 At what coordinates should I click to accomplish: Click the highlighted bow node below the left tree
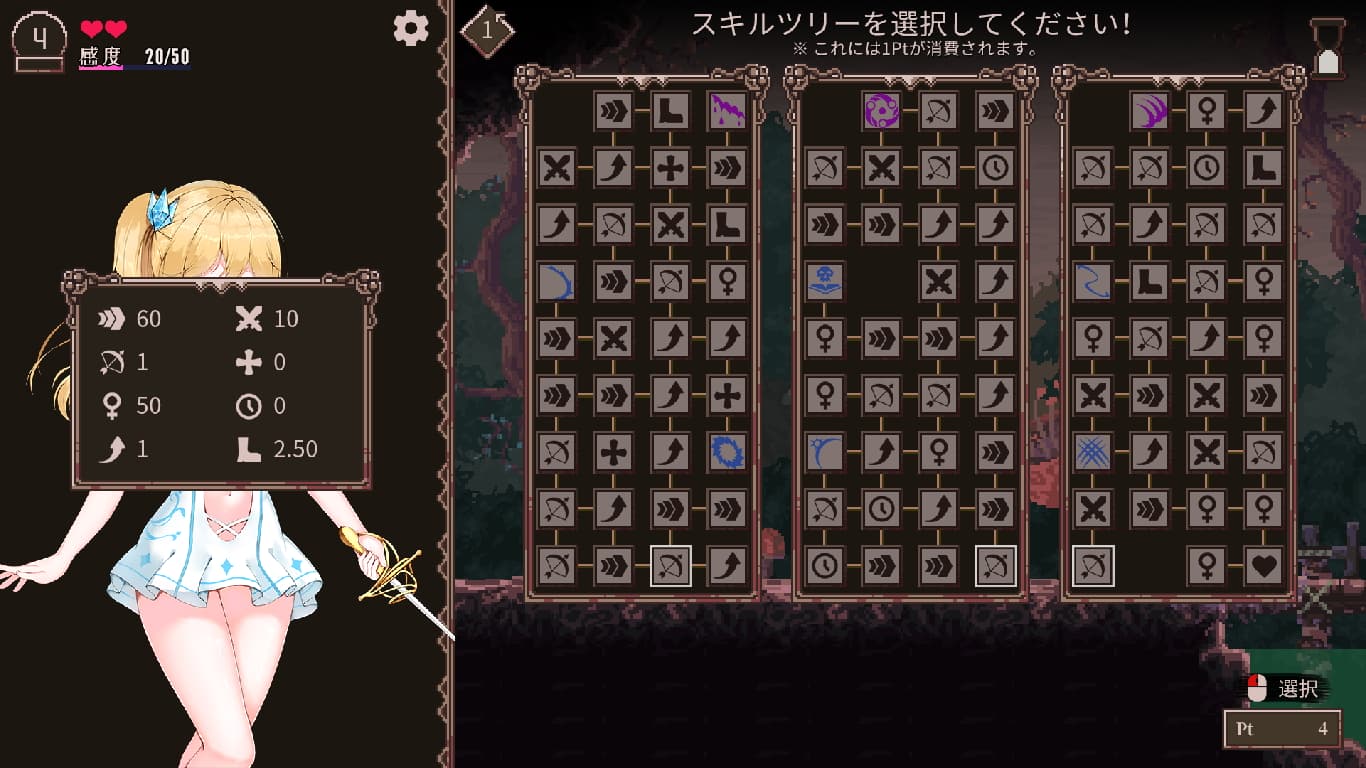point(668,565)
